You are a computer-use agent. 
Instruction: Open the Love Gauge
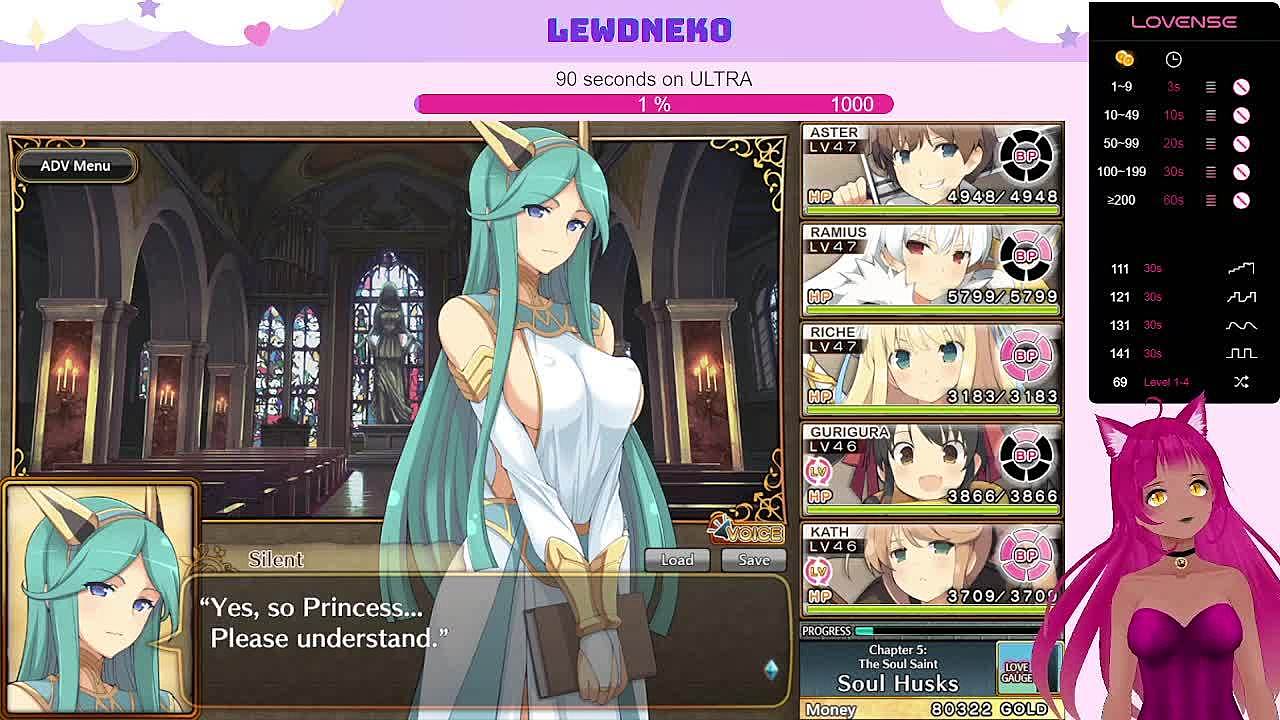point(1017,672)
